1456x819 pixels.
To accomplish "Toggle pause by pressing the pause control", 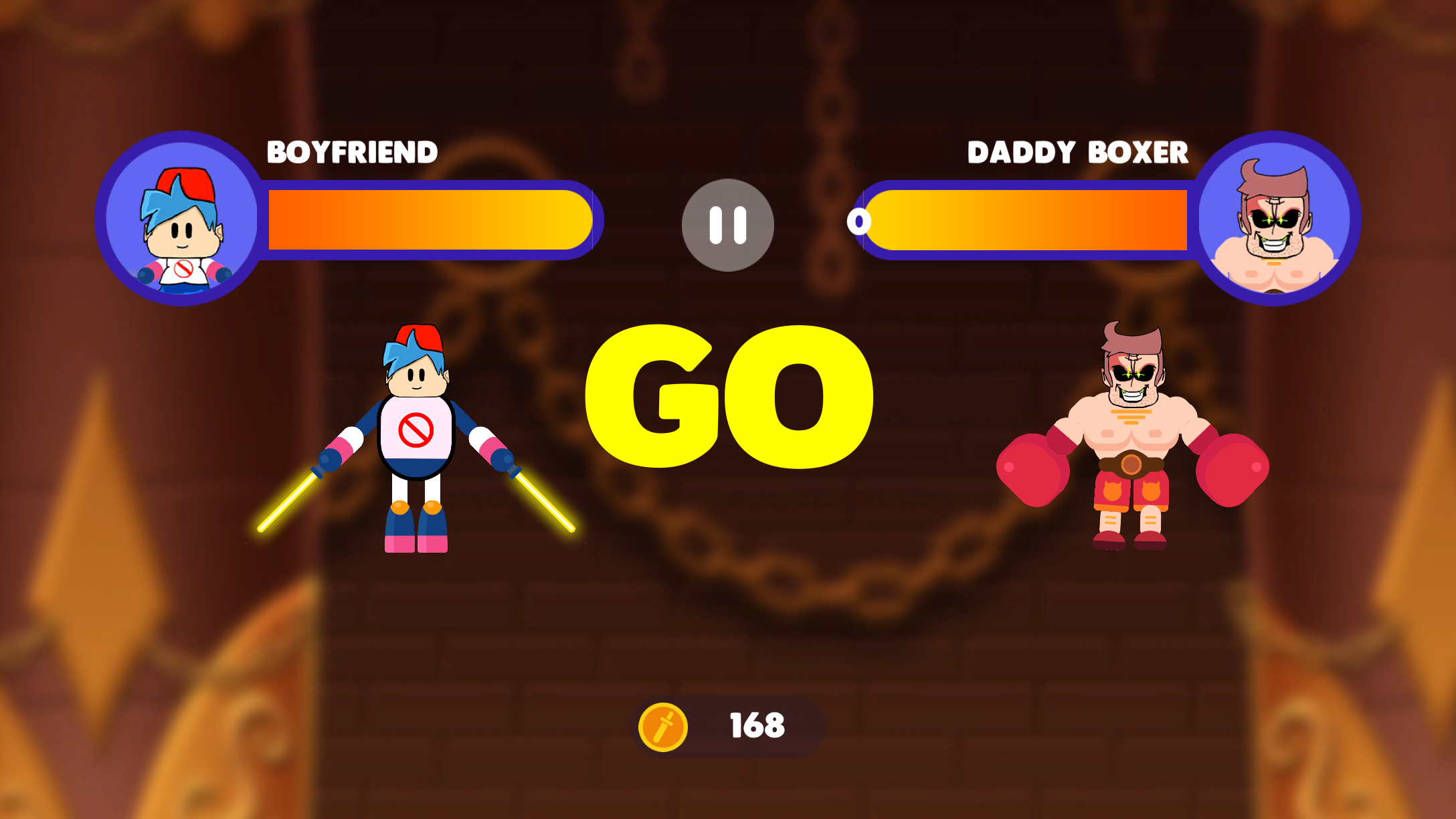I will click(727, 225).
